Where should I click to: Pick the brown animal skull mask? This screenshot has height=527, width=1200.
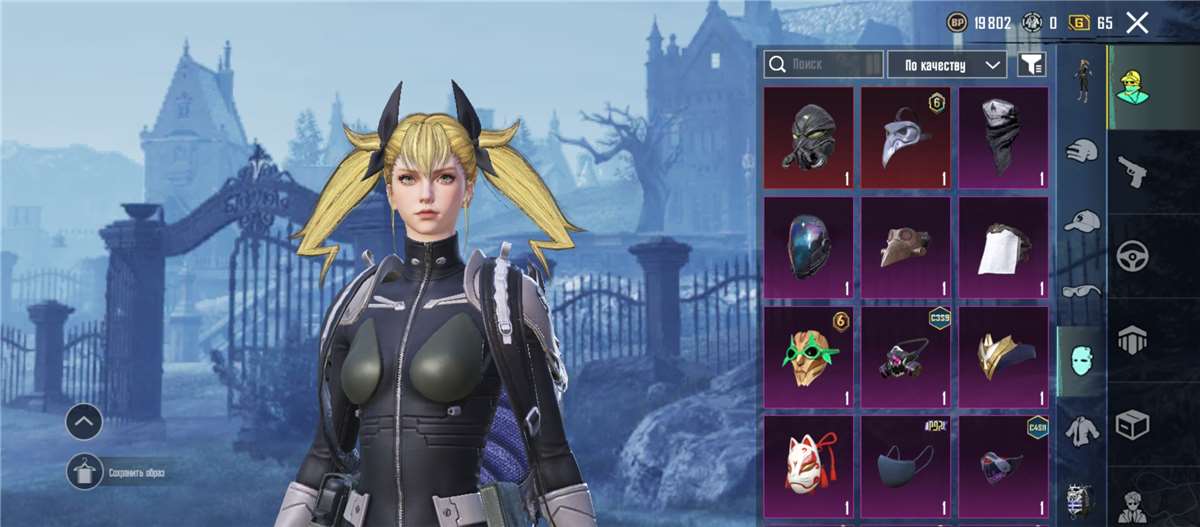click(905, 247)
